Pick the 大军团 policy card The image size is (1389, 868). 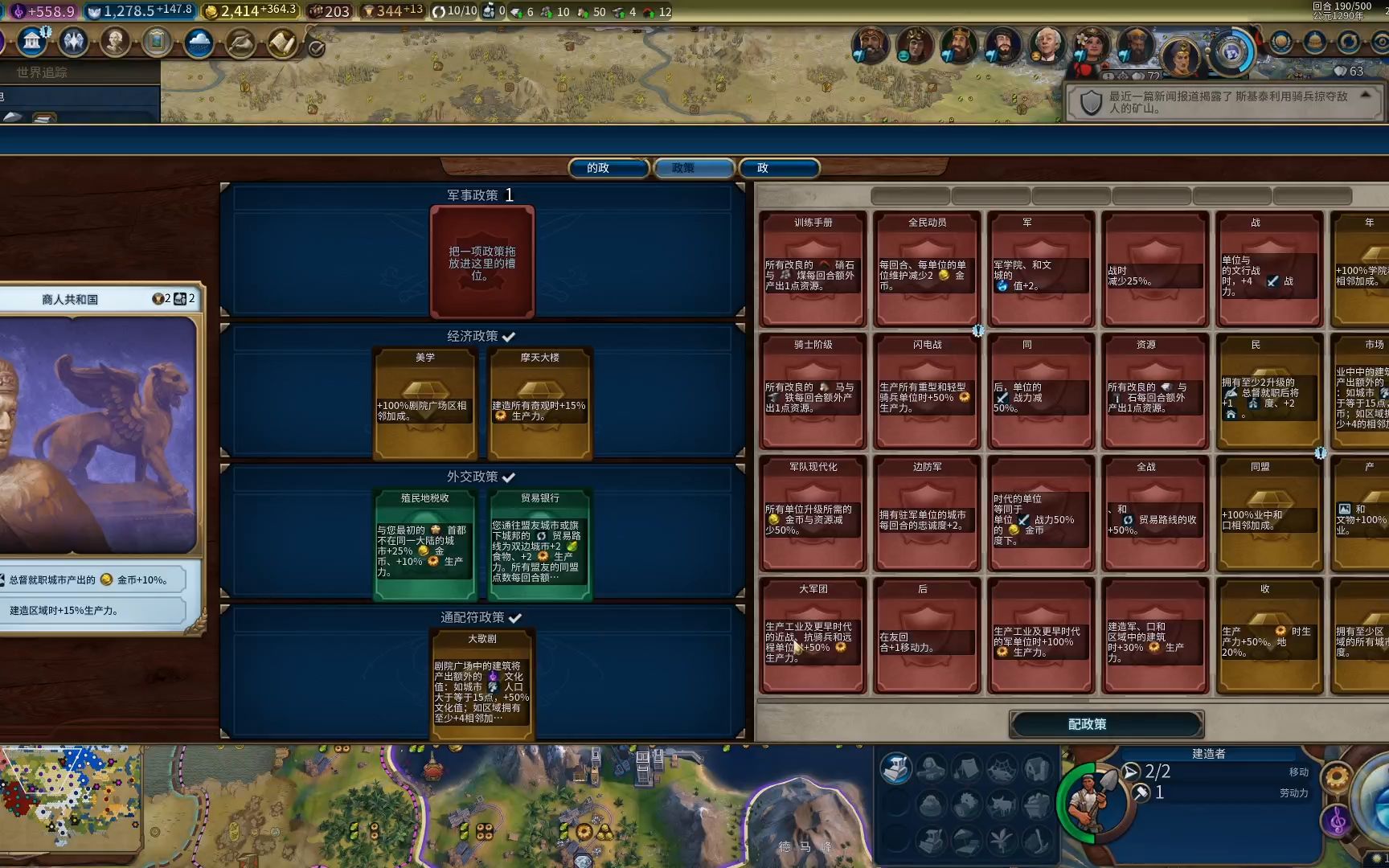(813, 636)
